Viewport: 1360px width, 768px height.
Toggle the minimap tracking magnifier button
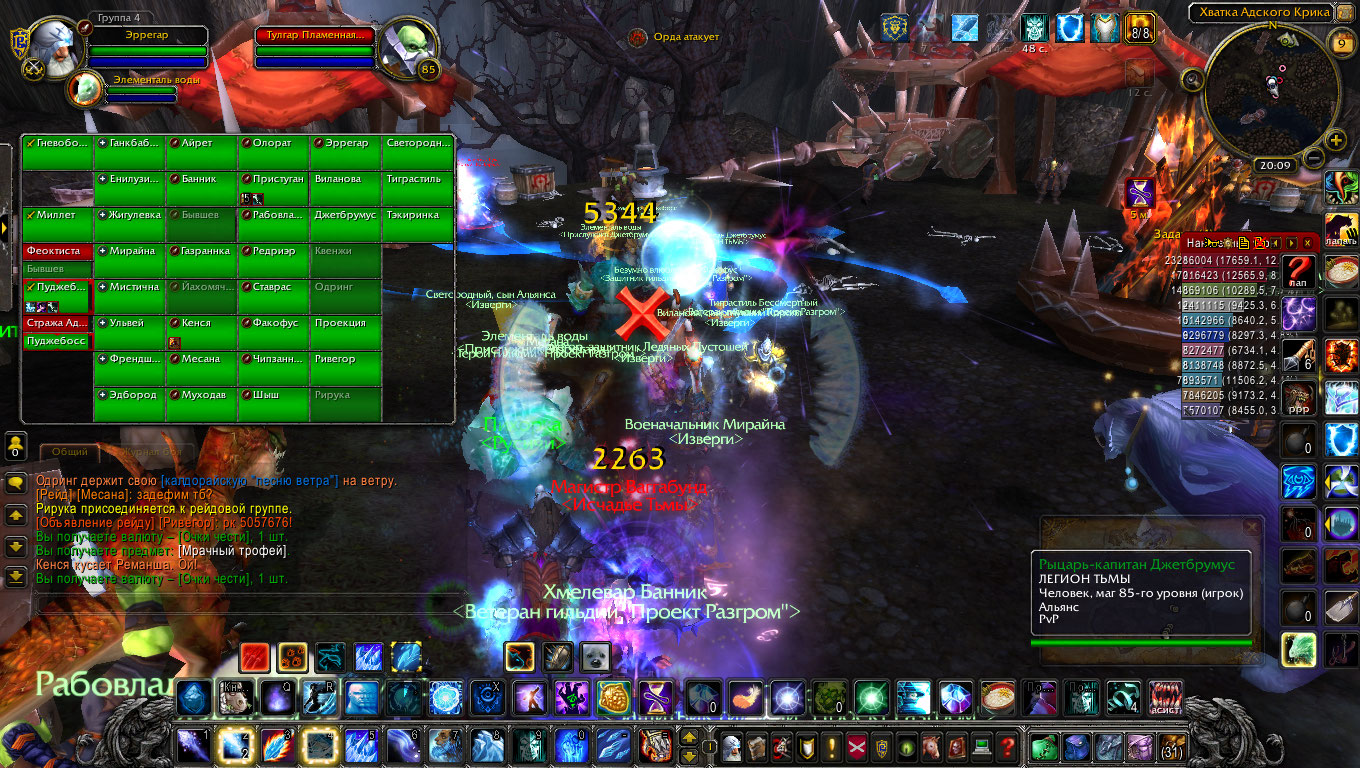coord(1192,80)
